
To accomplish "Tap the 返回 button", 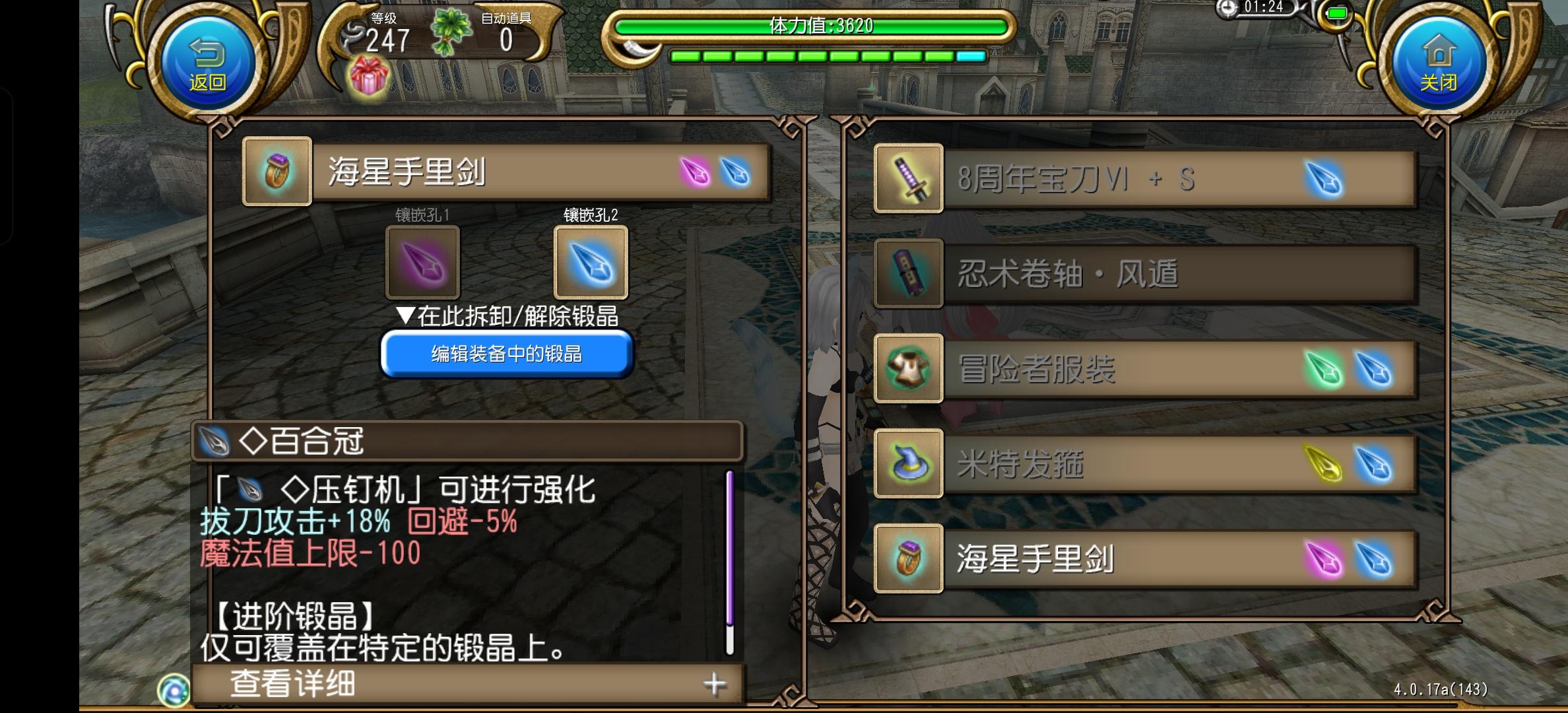I will tap(208, 59).
